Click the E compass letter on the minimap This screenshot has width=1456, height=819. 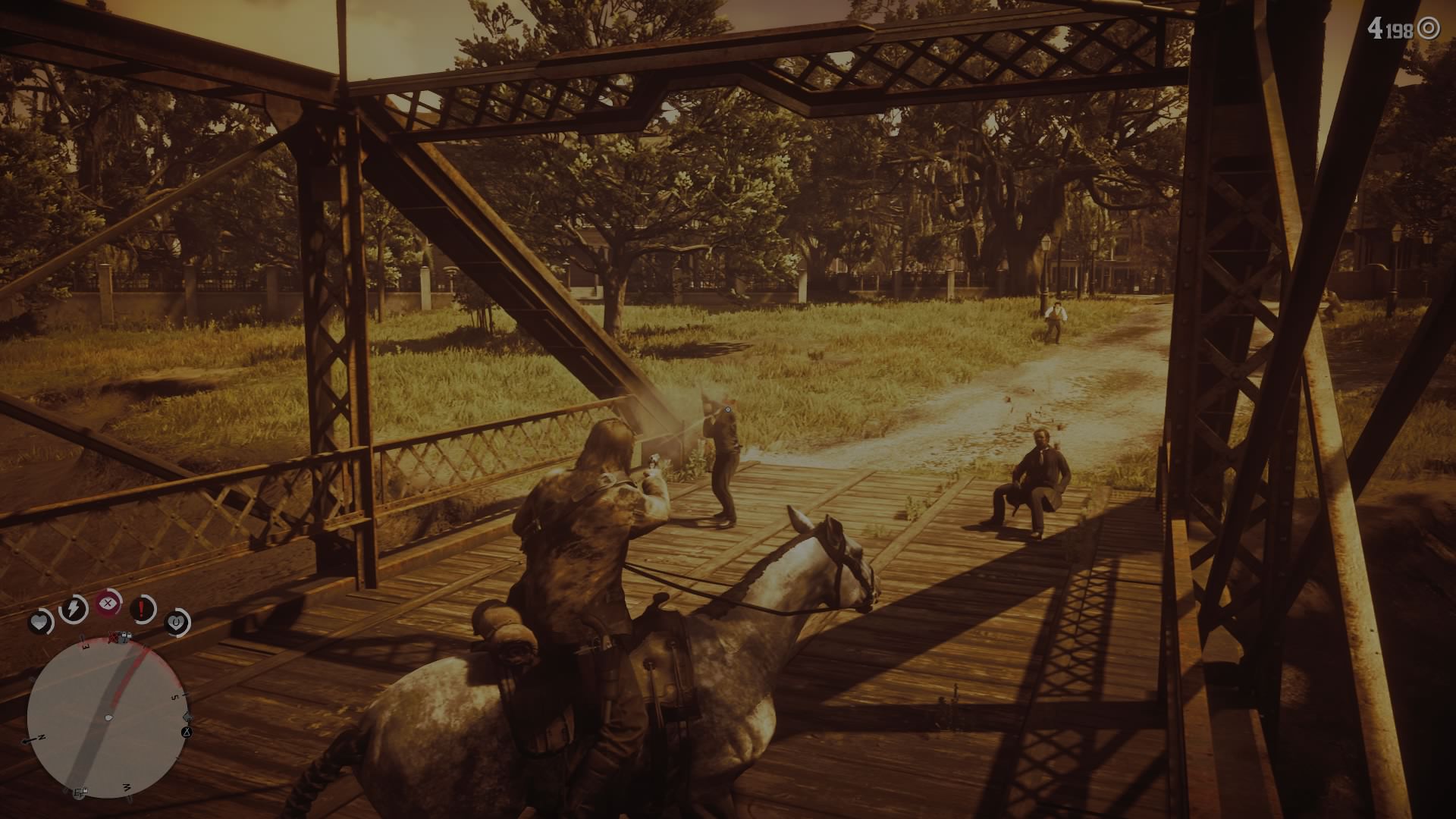85,646
